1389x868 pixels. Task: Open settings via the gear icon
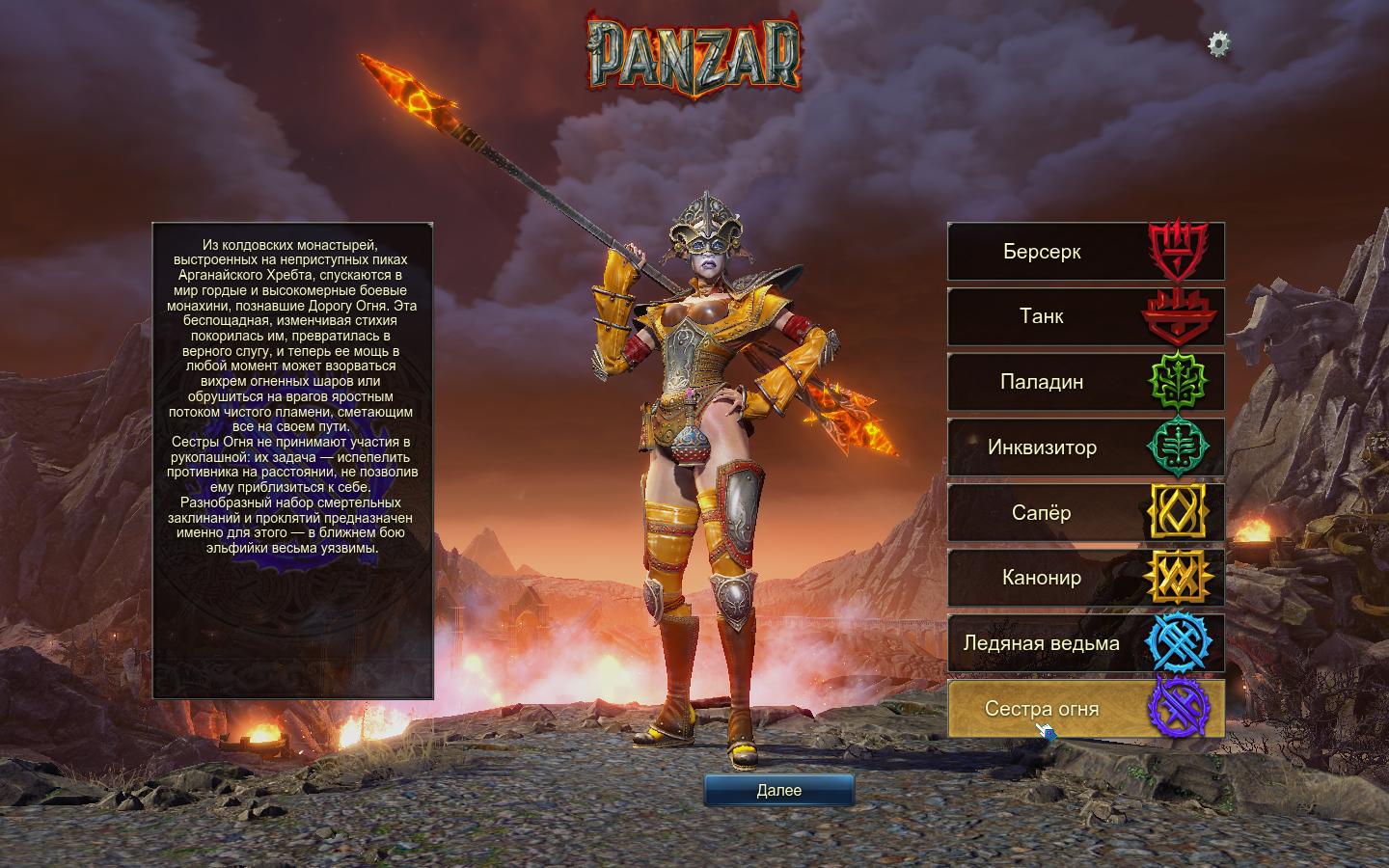[x=1219, y=43]
